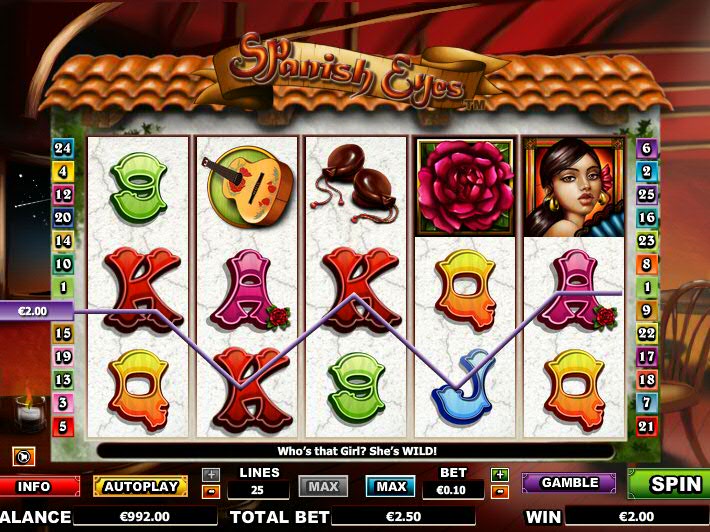Viewport: 710px width, 532px height.
Task: Choose payline marker number 21
Action: click(647, 427)
